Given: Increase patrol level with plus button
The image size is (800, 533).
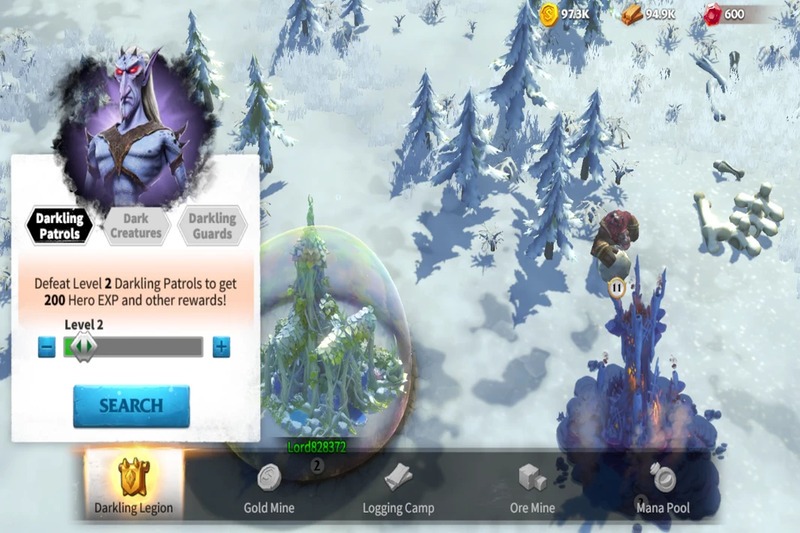Looking at the screenshot, I should pyautogui.click(x=221, y=347).
